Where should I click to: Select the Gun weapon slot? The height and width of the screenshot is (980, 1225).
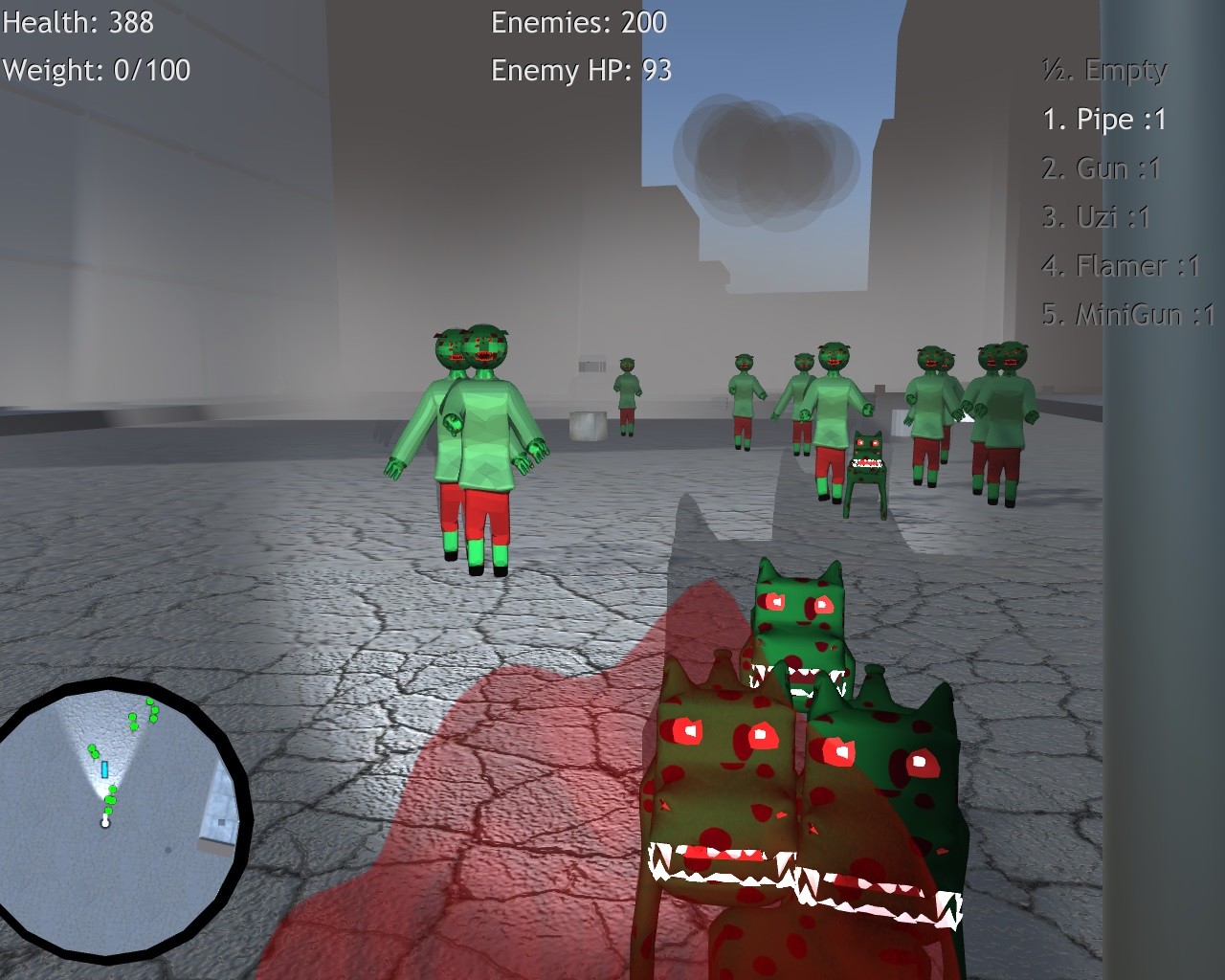point(1102,168)
